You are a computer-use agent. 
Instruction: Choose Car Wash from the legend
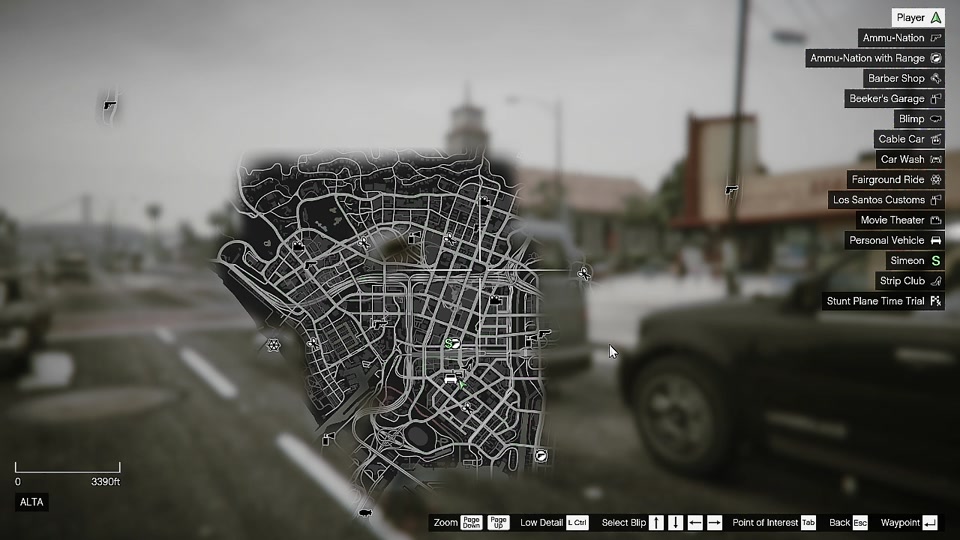pos(910,159)
